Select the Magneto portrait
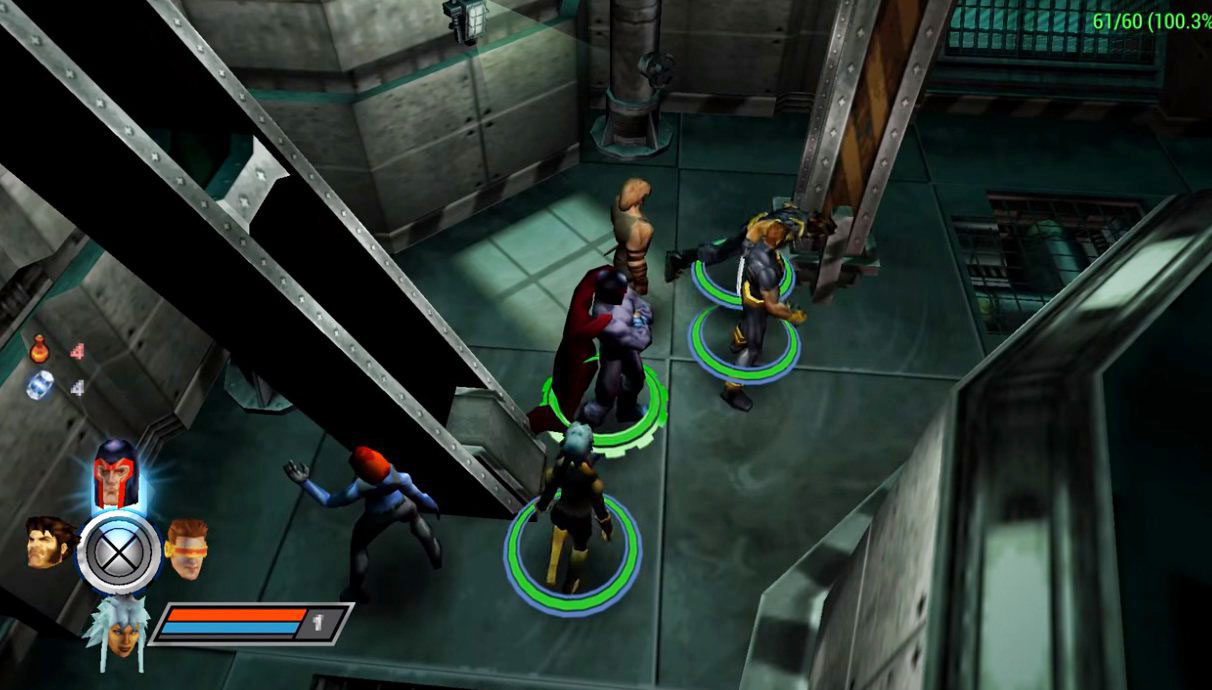This screenshot has height=690, width=1212. click(117, 474)
